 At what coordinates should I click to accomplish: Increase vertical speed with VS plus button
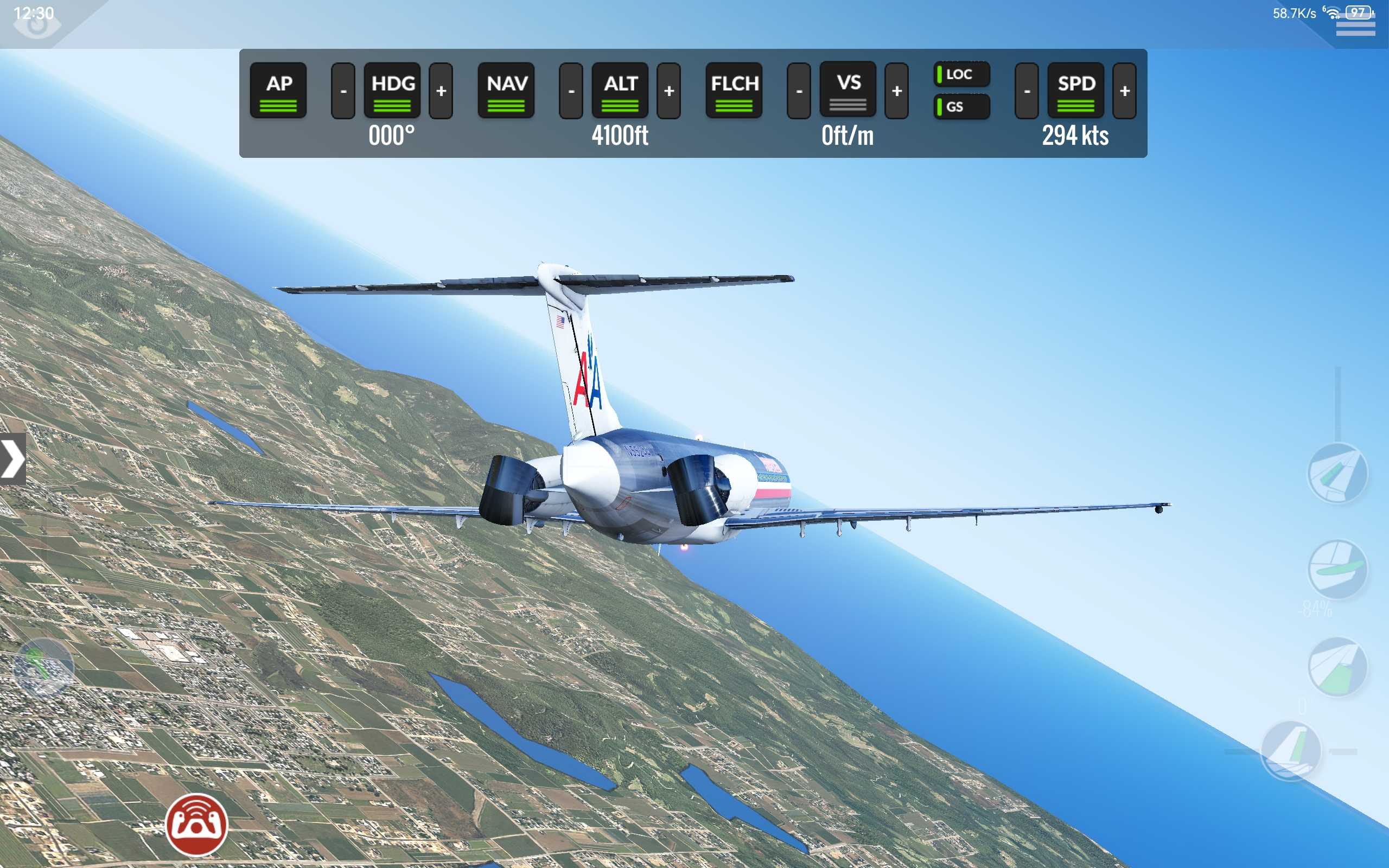pos(896,91)
